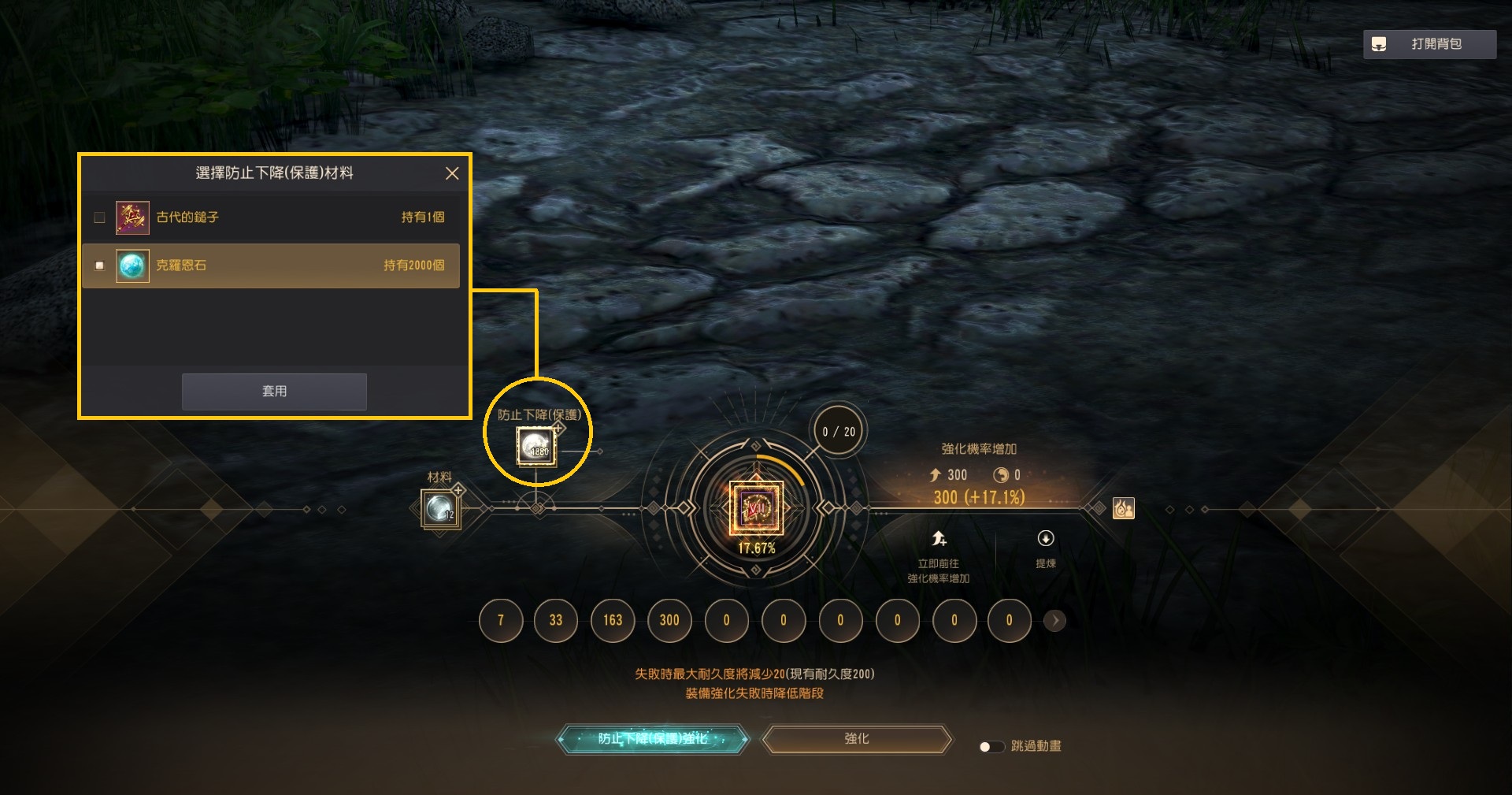
Task: Choose the 163 failstack preset
Action: coord(613,621)
